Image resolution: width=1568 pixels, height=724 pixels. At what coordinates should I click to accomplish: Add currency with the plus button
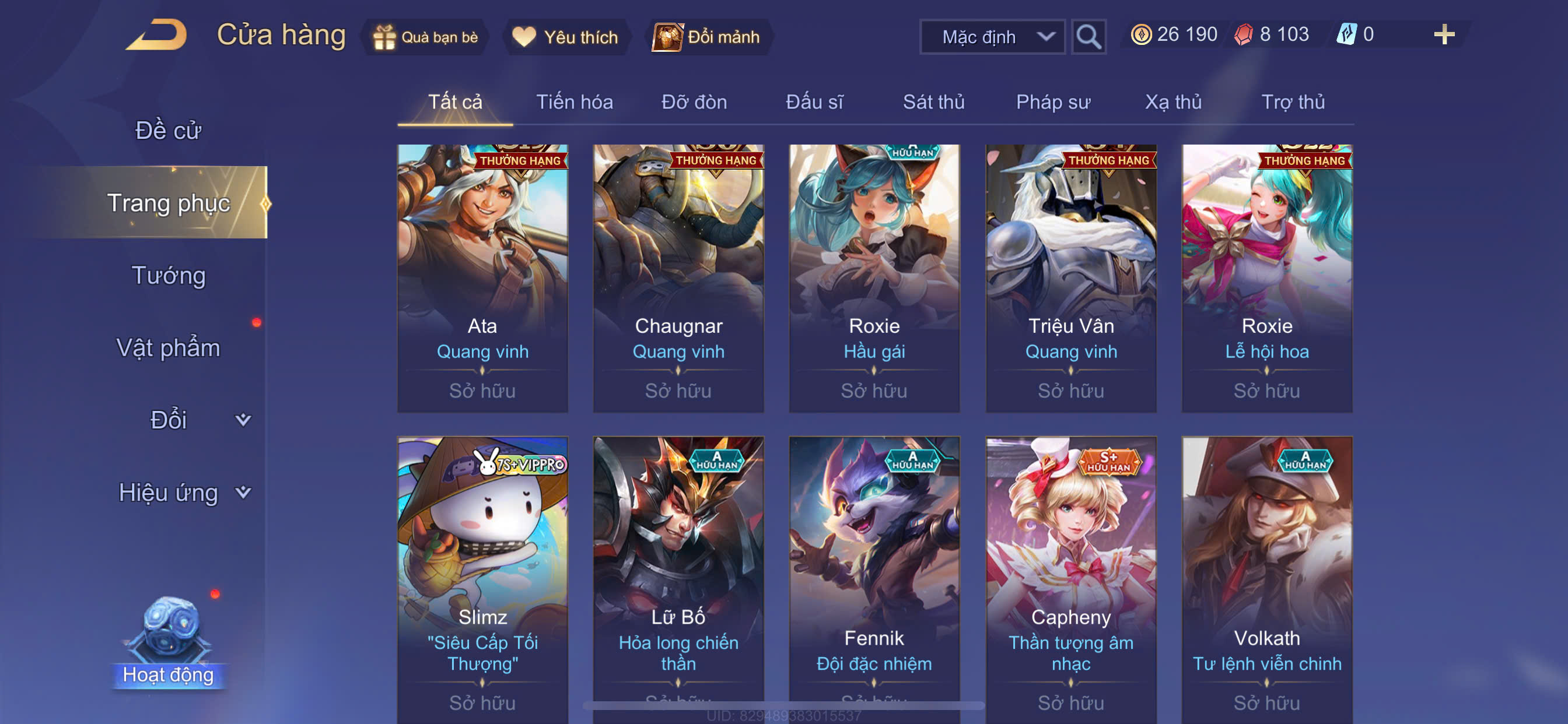click(1443, 34)
